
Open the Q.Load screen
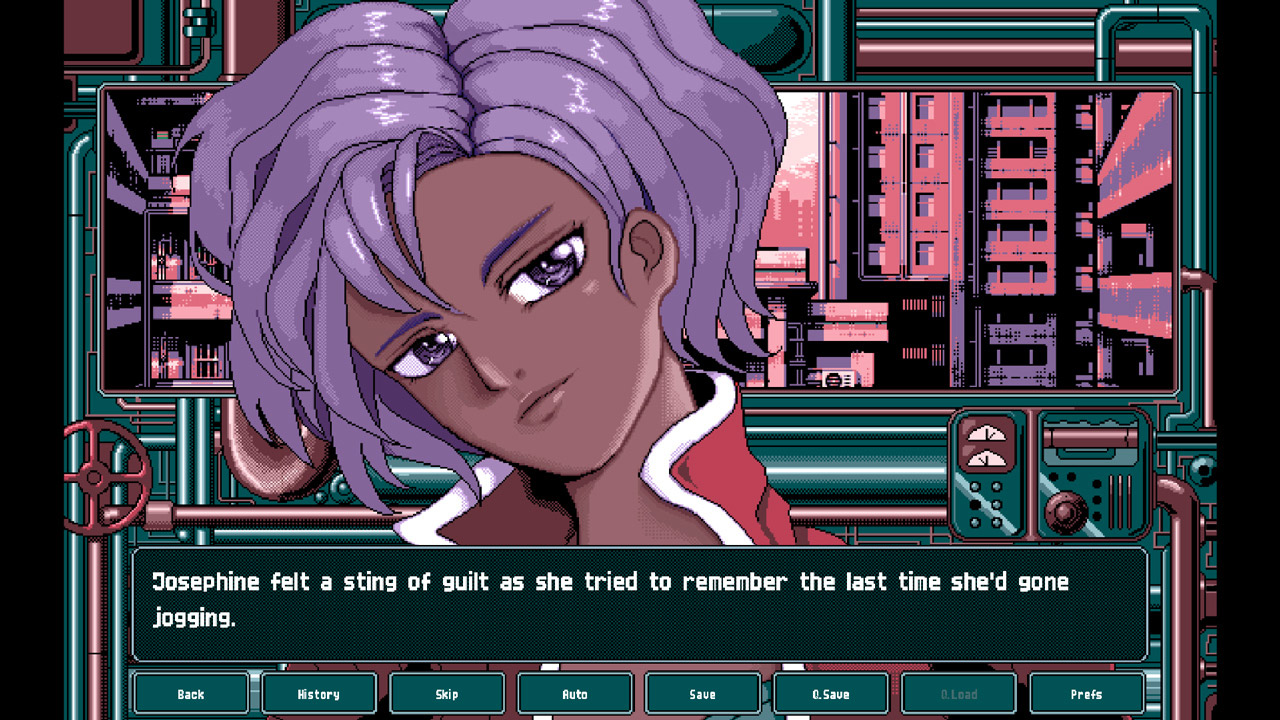click(x=959, y=693)
